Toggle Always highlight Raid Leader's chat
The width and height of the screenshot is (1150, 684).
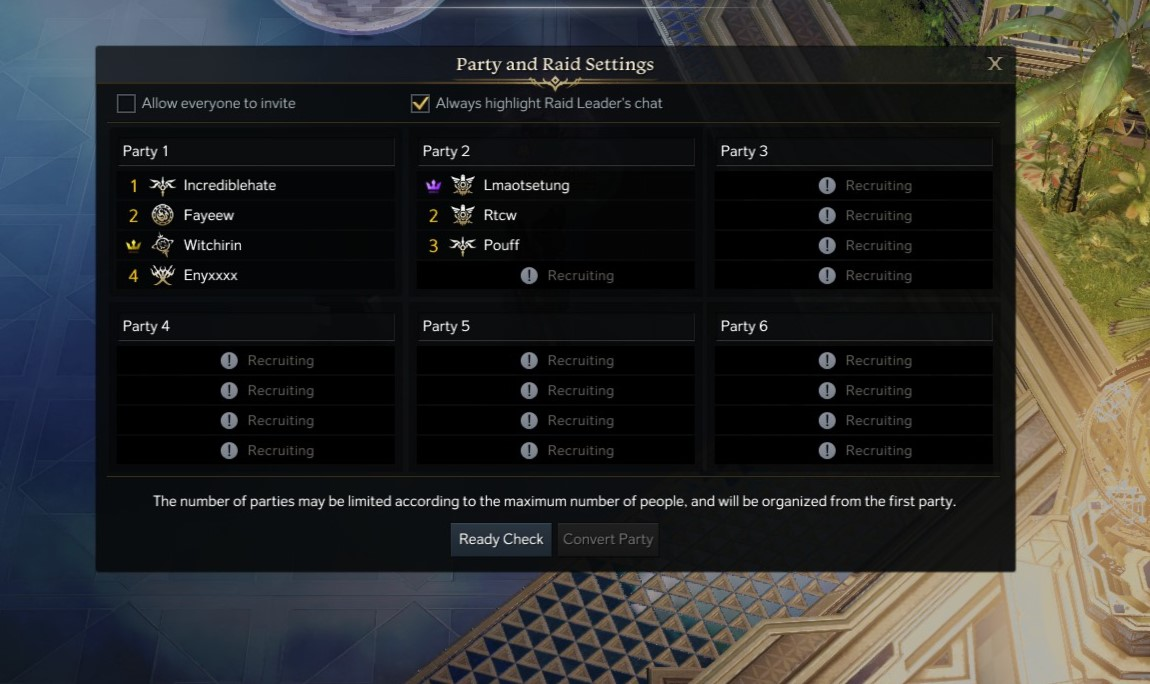click(x=420, y=104)
